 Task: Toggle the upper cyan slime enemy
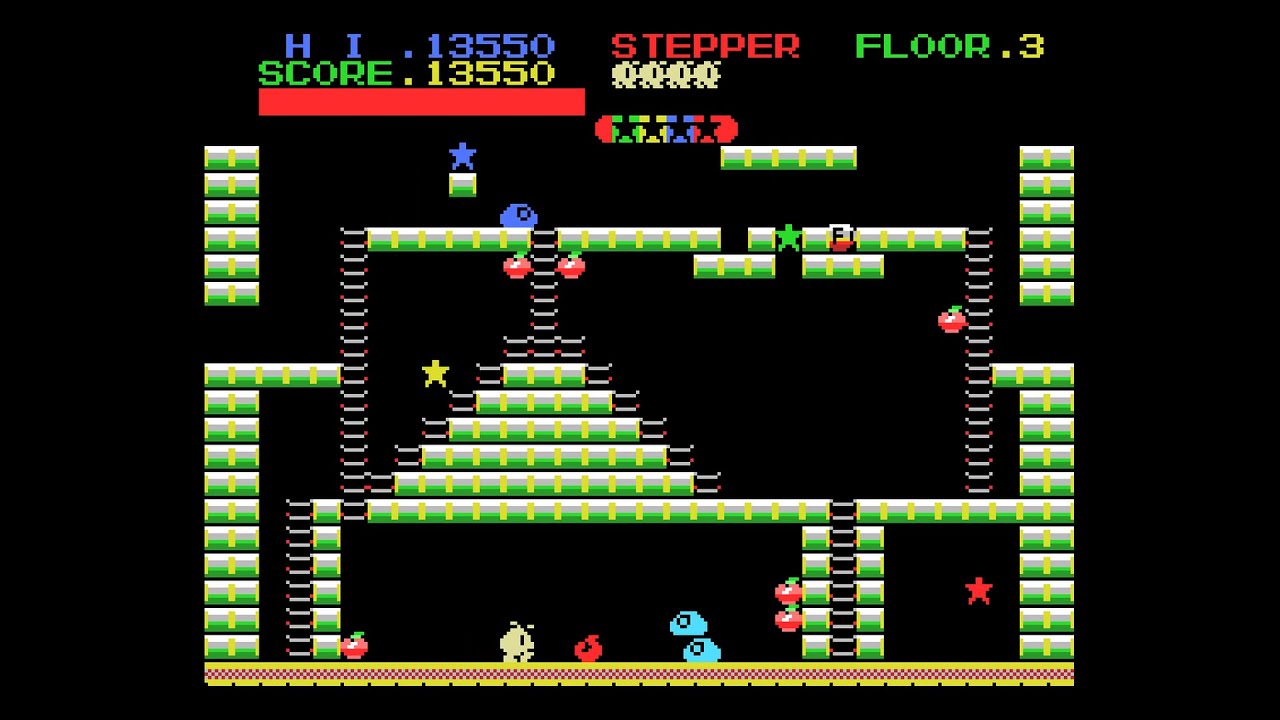tap(686, 624)
